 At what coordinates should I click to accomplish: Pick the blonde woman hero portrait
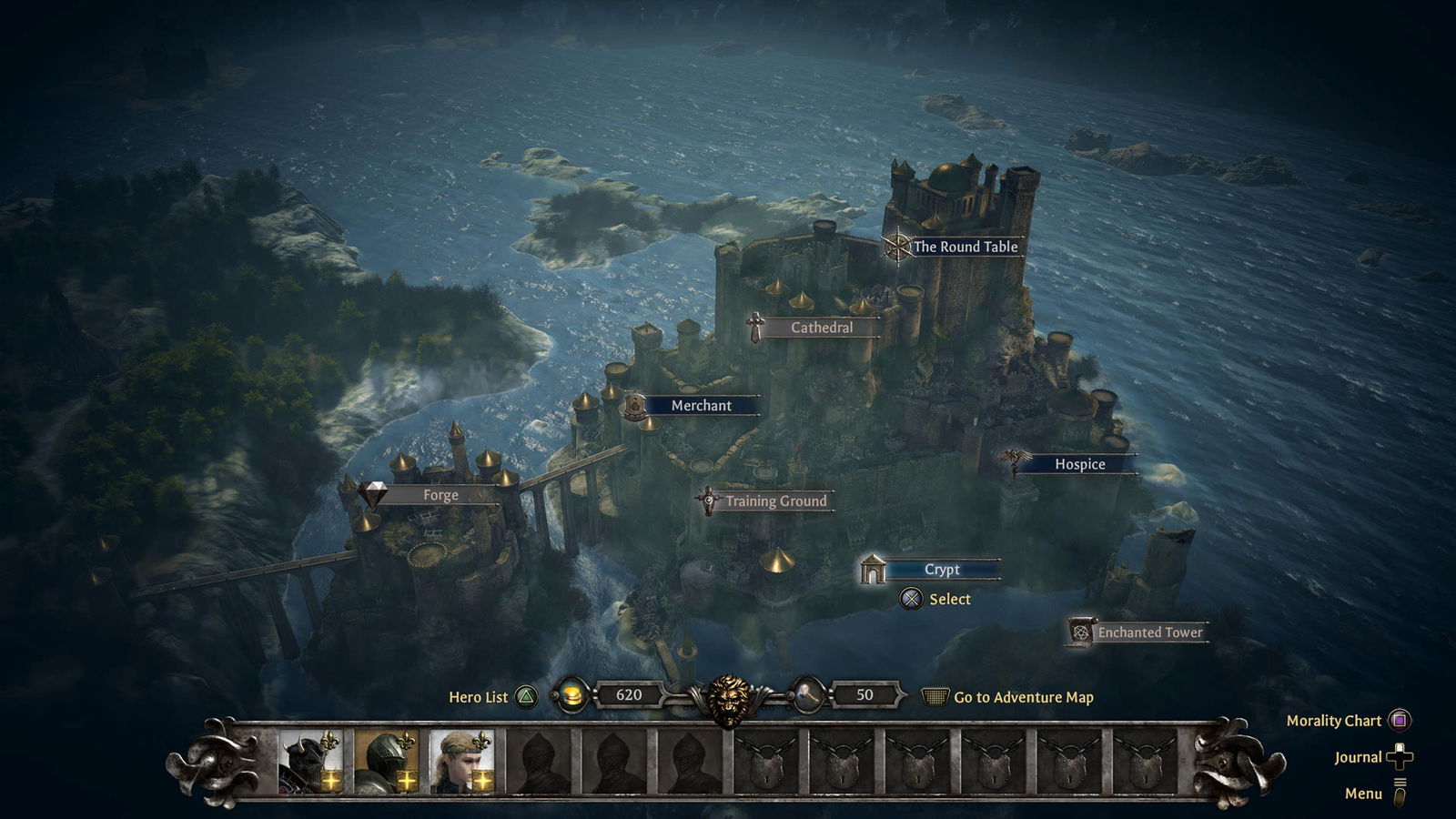[461, 761]
